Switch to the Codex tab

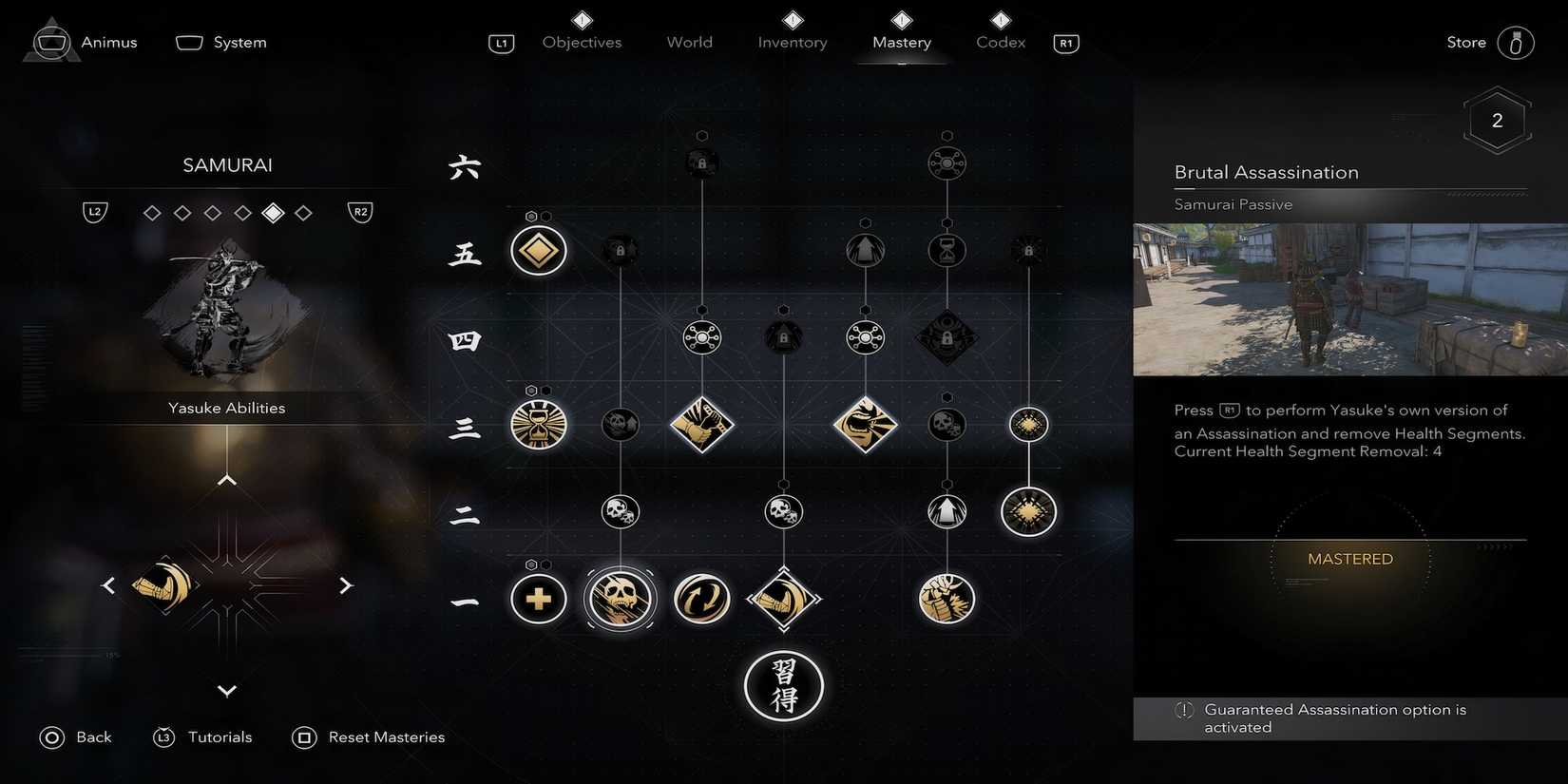point(1000,42)
